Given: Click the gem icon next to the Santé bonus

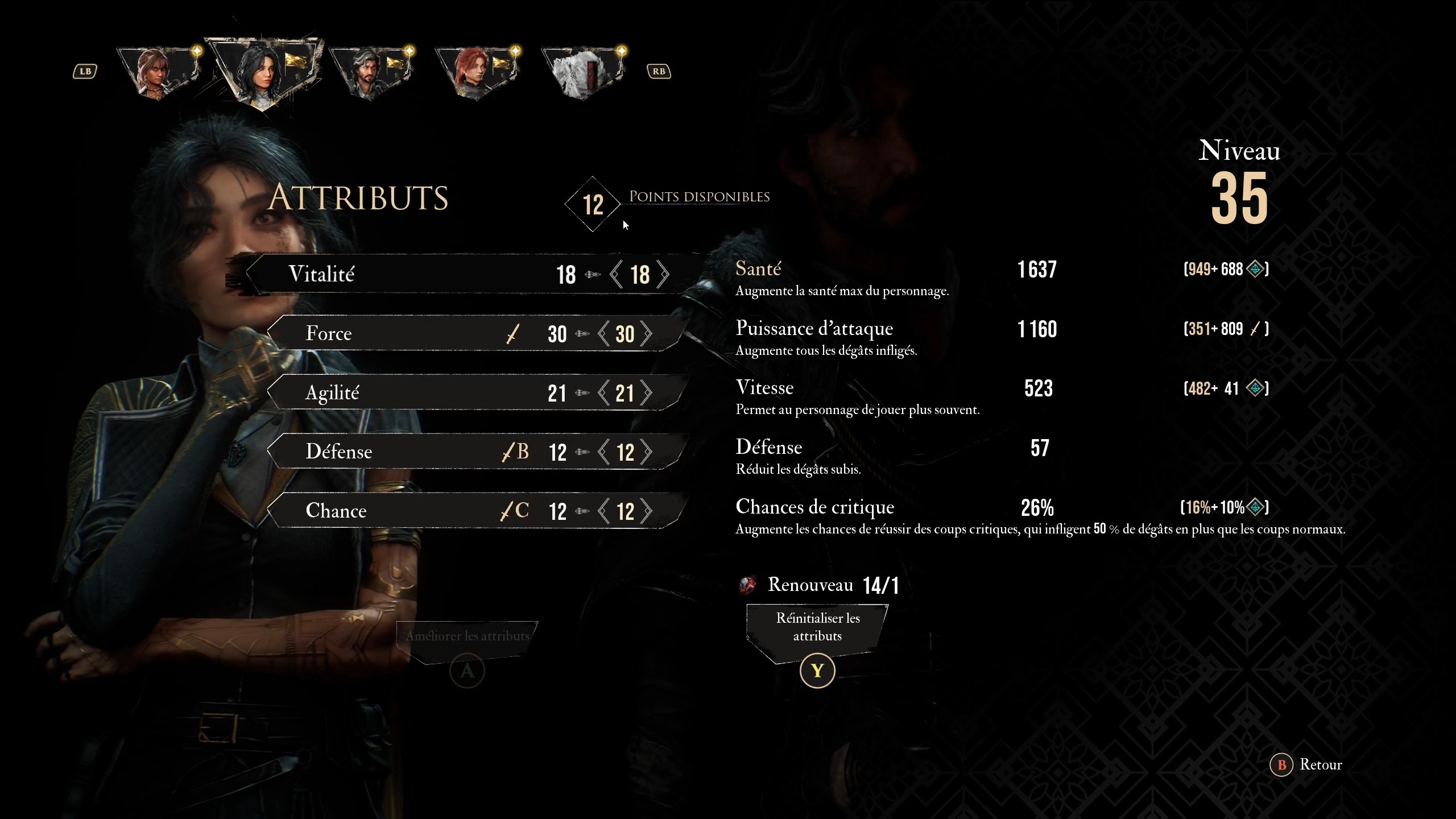Looking at the screenshot, I should (1255, 269).
